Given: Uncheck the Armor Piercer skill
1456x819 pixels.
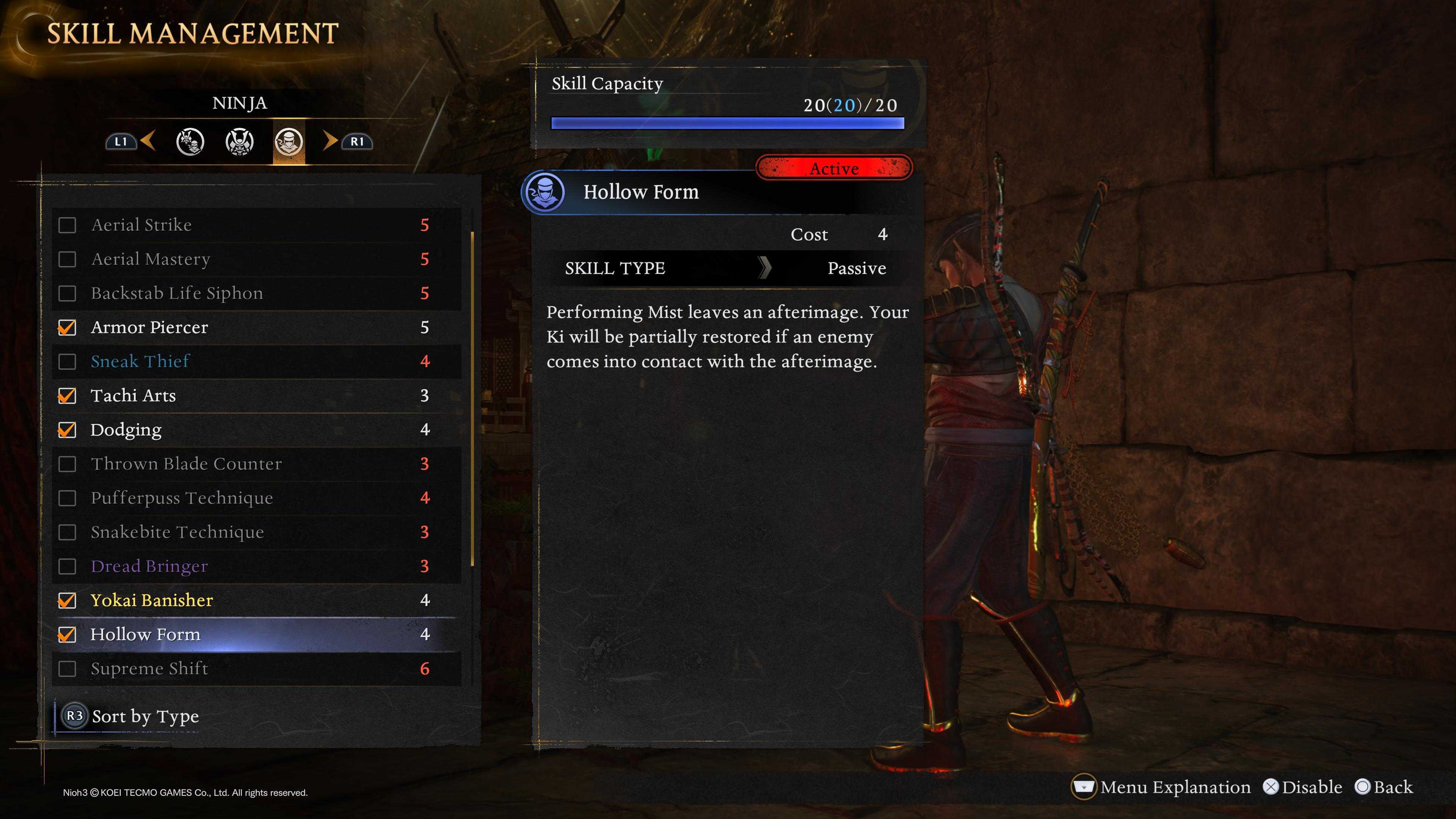Looking at the screenshot, I should (x=67, y=327).
